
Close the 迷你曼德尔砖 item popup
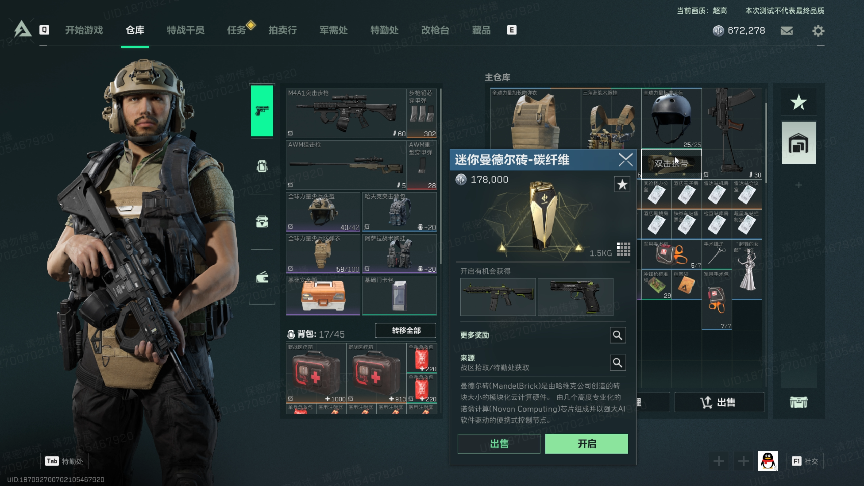[626, 159]
